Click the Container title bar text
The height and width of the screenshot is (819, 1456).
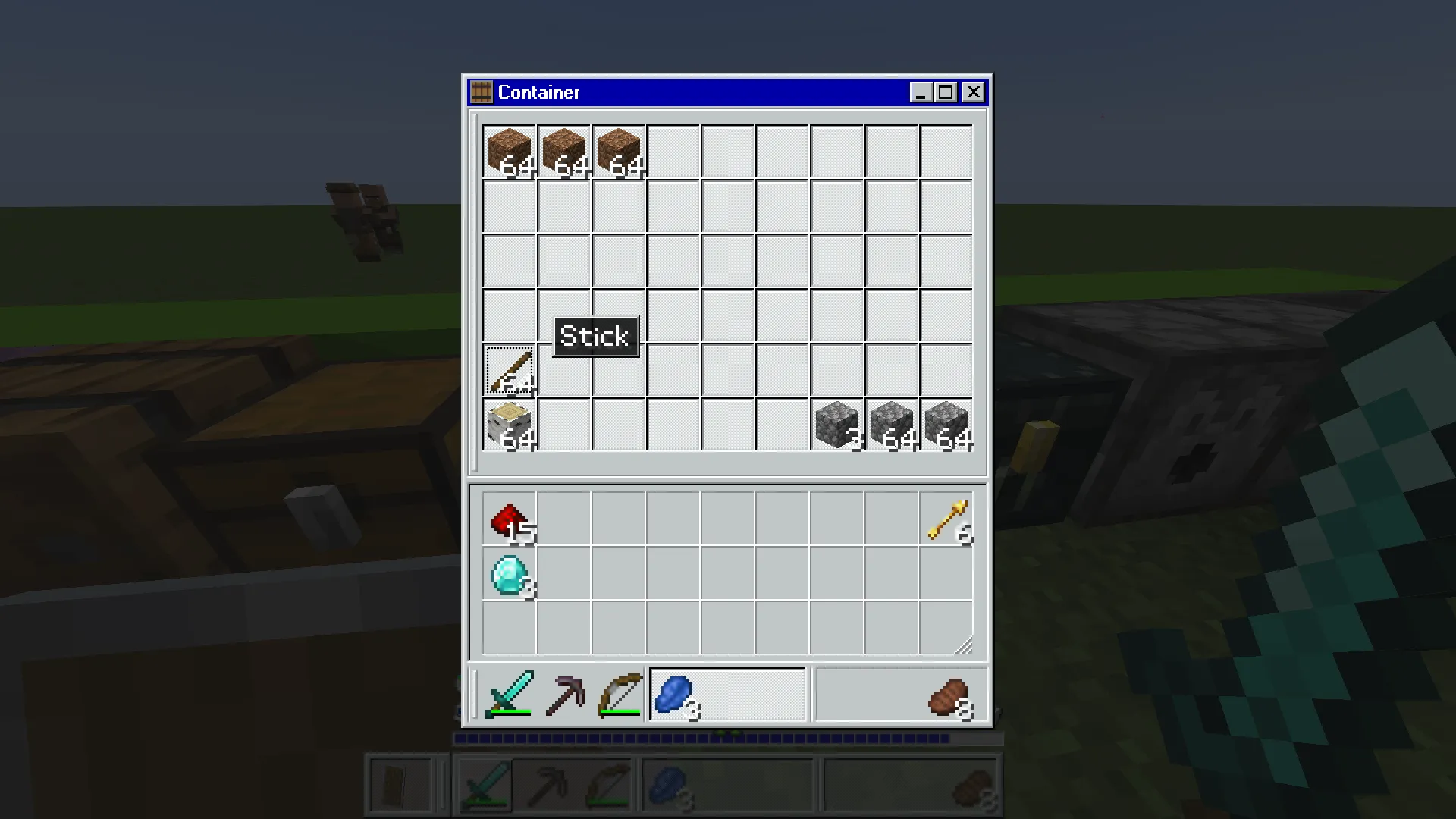click(539, 92)
